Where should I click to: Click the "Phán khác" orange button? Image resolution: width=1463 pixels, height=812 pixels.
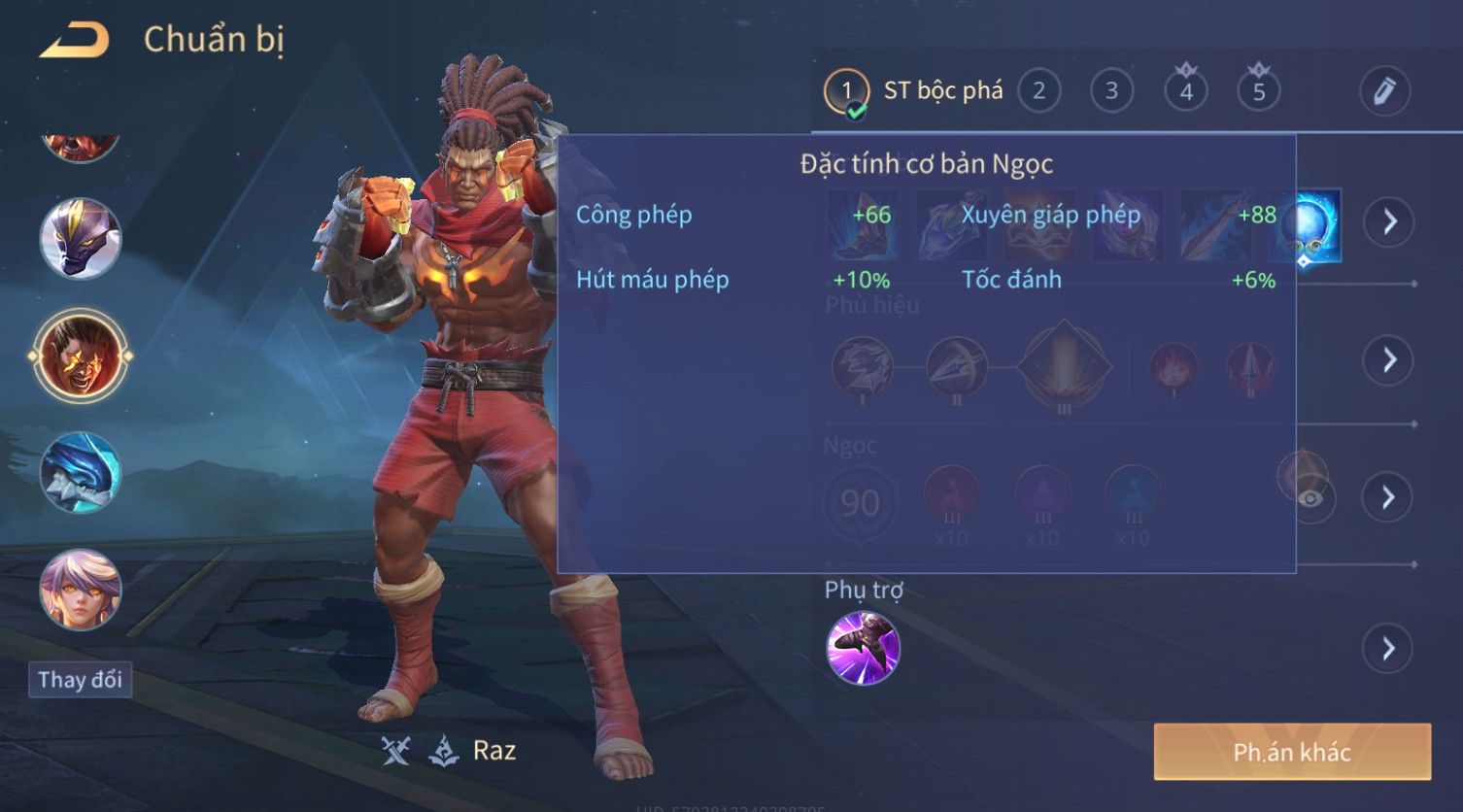pos(1292,752)
